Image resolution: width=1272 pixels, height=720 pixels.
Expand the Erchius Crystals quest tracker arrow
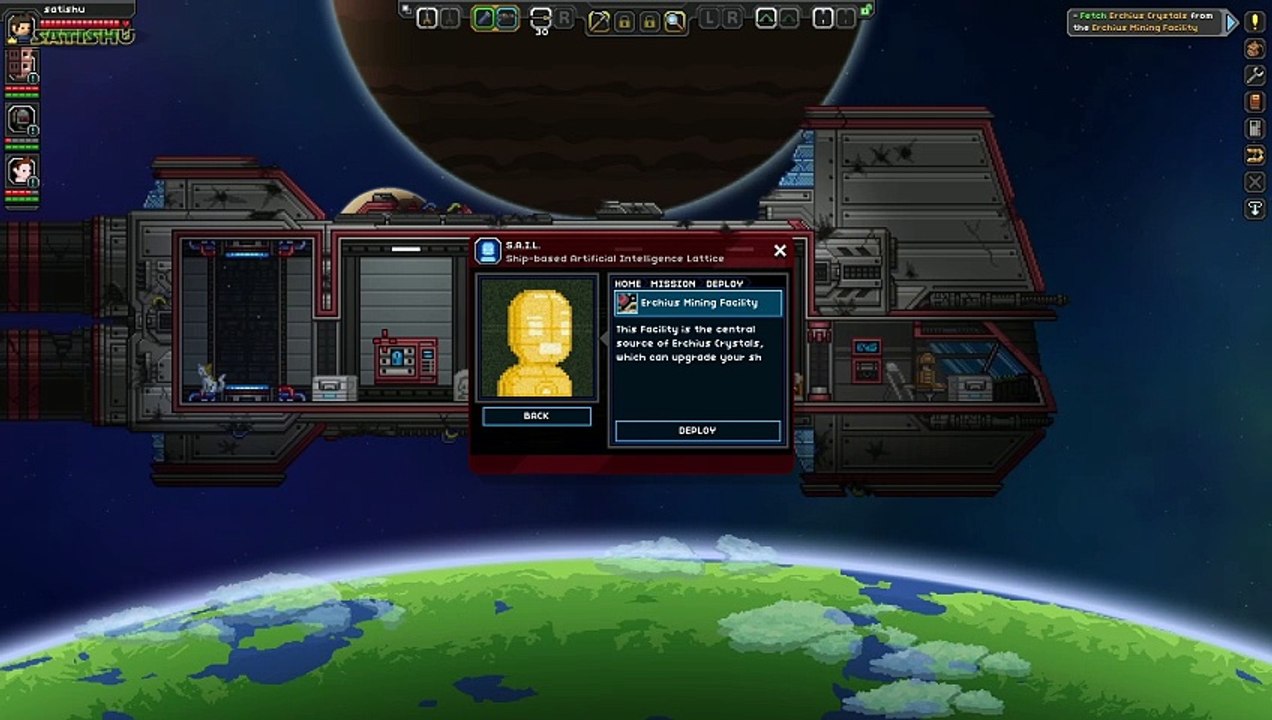tap(1231, 22)
